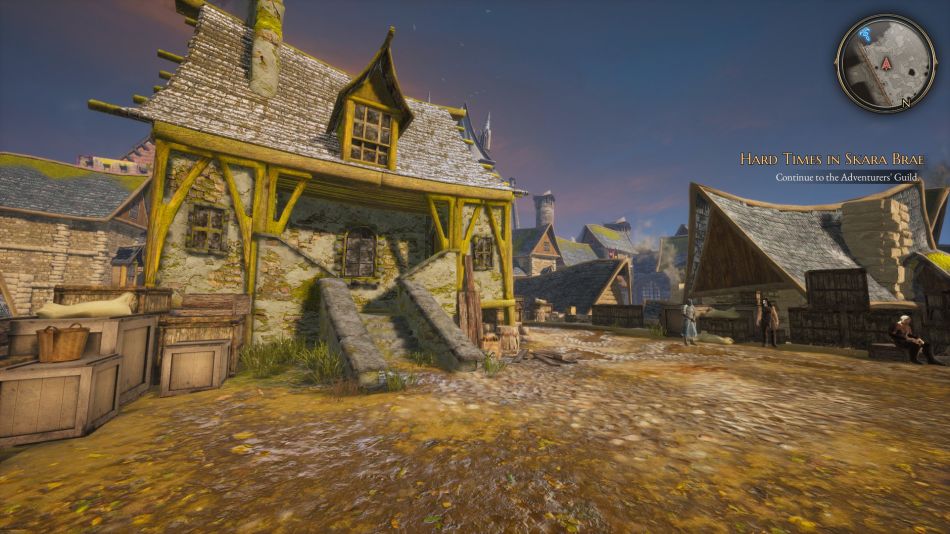Image resolution: width=950 pixels, height=534 pixels.
Task: Select the Hard Times in Skara Brae quest tracker
Action: [x=831, y=160]
